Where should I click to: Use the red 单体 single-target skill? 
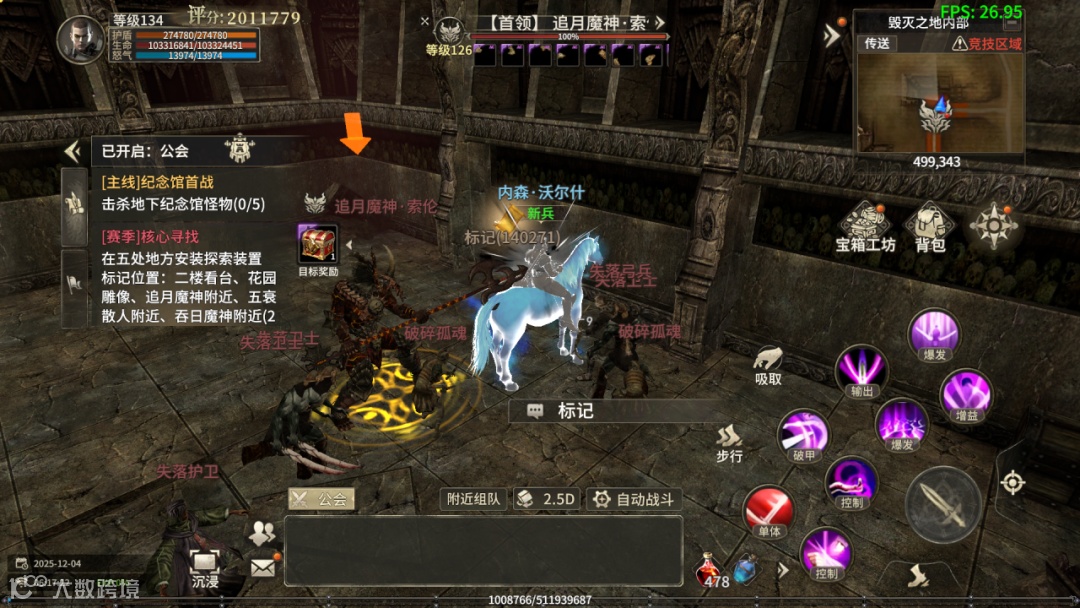(x=768, y=510)
